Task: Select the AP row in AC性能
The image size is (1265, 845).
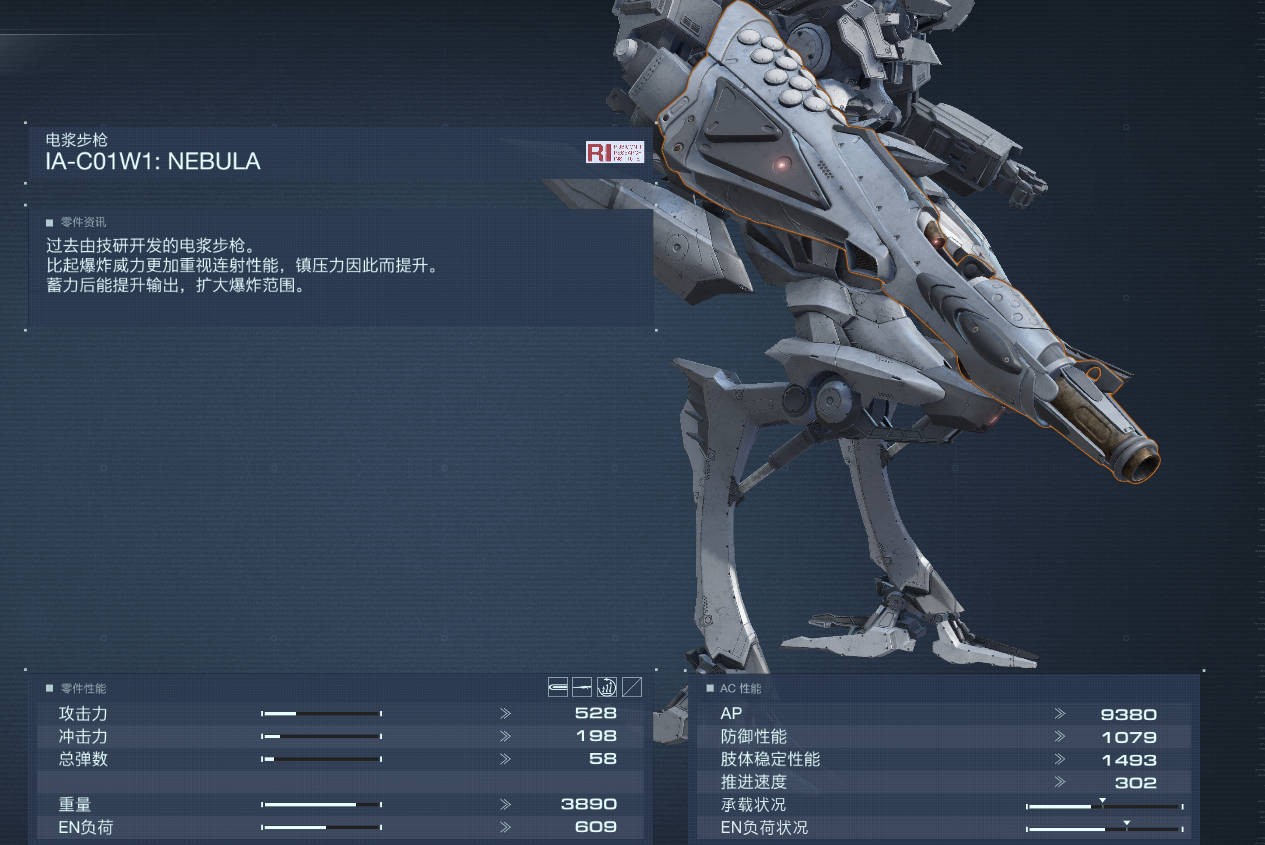Action: point(940,714)
